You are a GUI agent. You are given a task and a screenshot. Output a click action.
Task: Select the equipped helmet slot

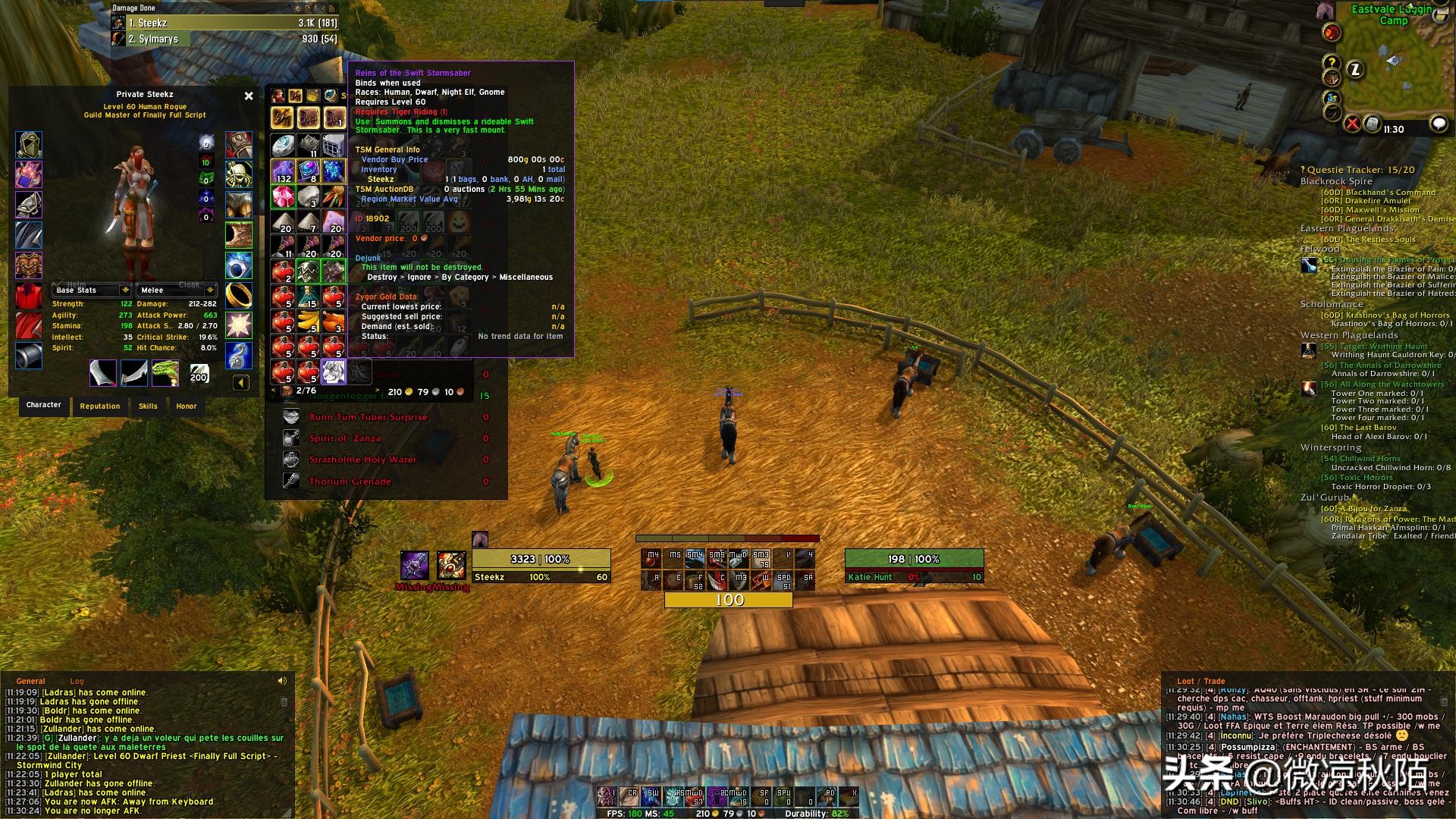pos(29,145)
